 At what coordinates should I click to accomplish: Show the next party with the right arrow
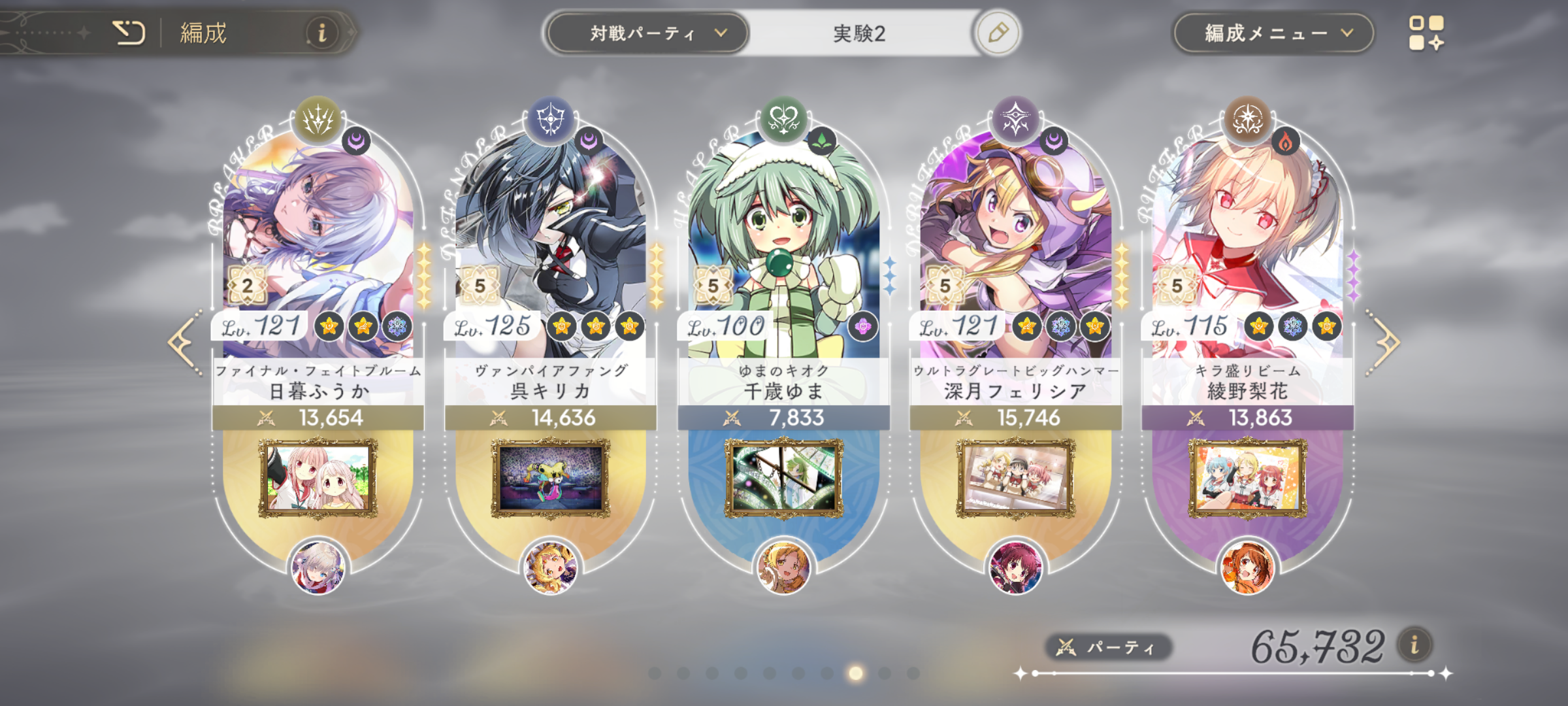click(x=1384, y=343)
